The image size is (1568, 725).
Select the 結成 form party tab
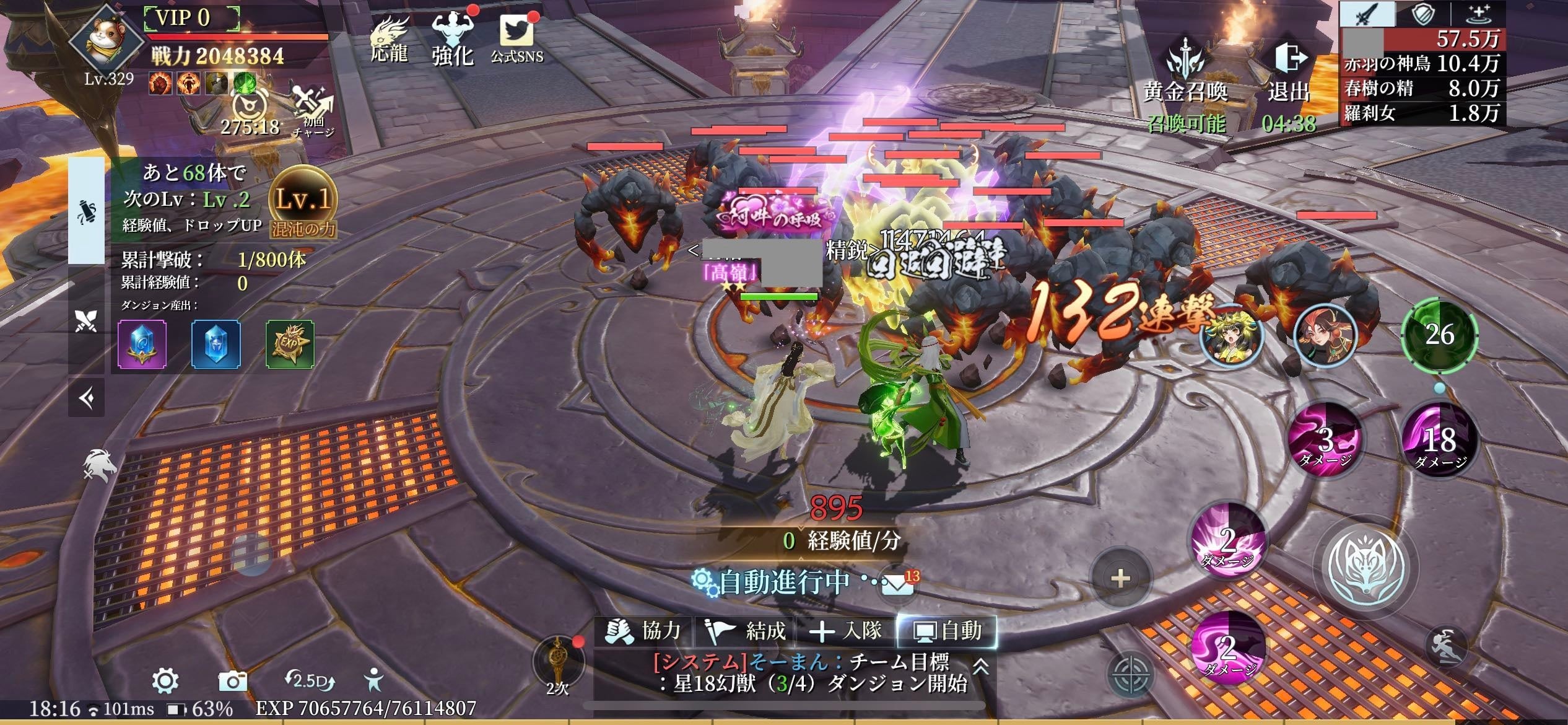coord(746,631)
